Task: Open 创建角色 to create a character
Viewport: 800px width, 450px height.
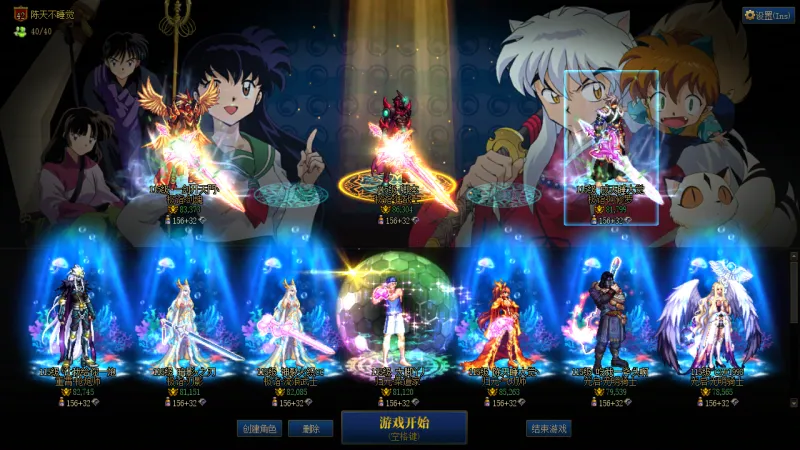Action: tap(259, 428)
